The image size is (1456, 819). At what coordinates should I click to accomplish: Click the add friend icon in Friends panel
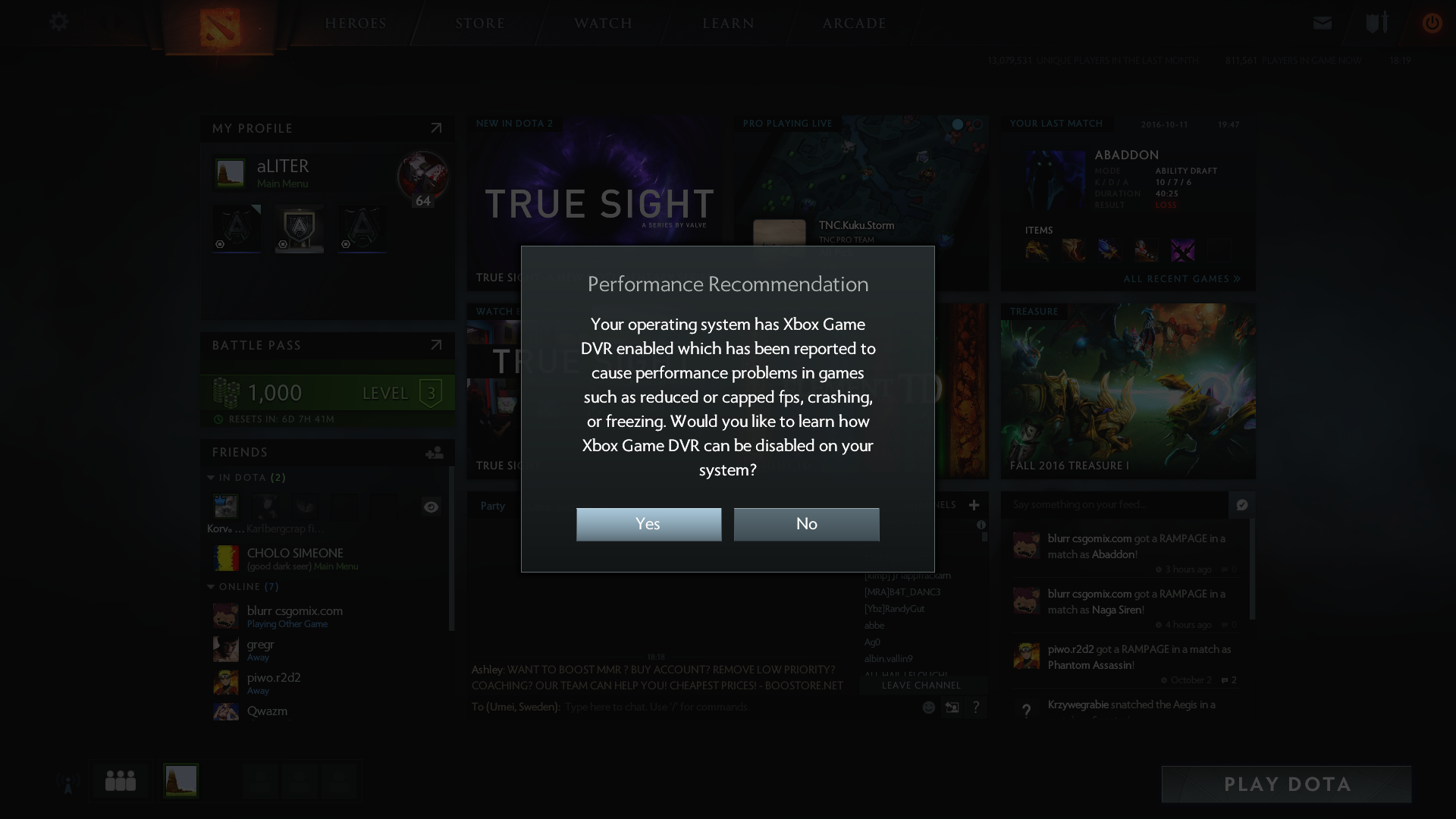pos(432,453)
